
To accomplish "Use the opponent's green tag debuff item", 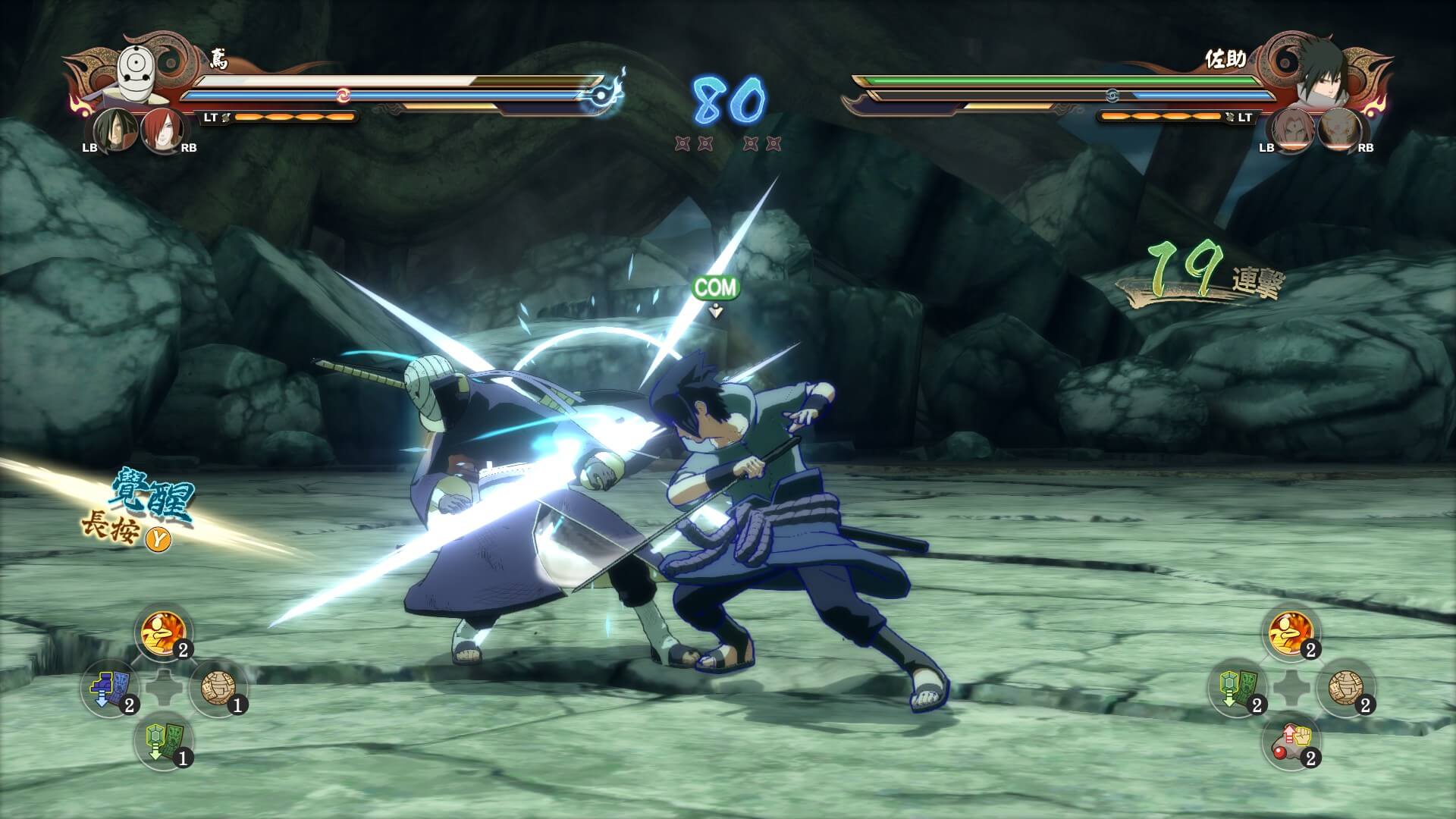I will [x=1238, y=689].
